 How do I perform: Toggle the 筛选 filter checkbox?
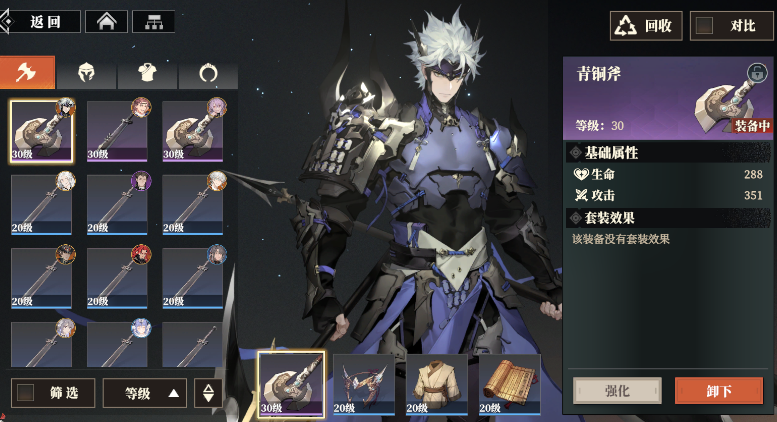[27, 393]
